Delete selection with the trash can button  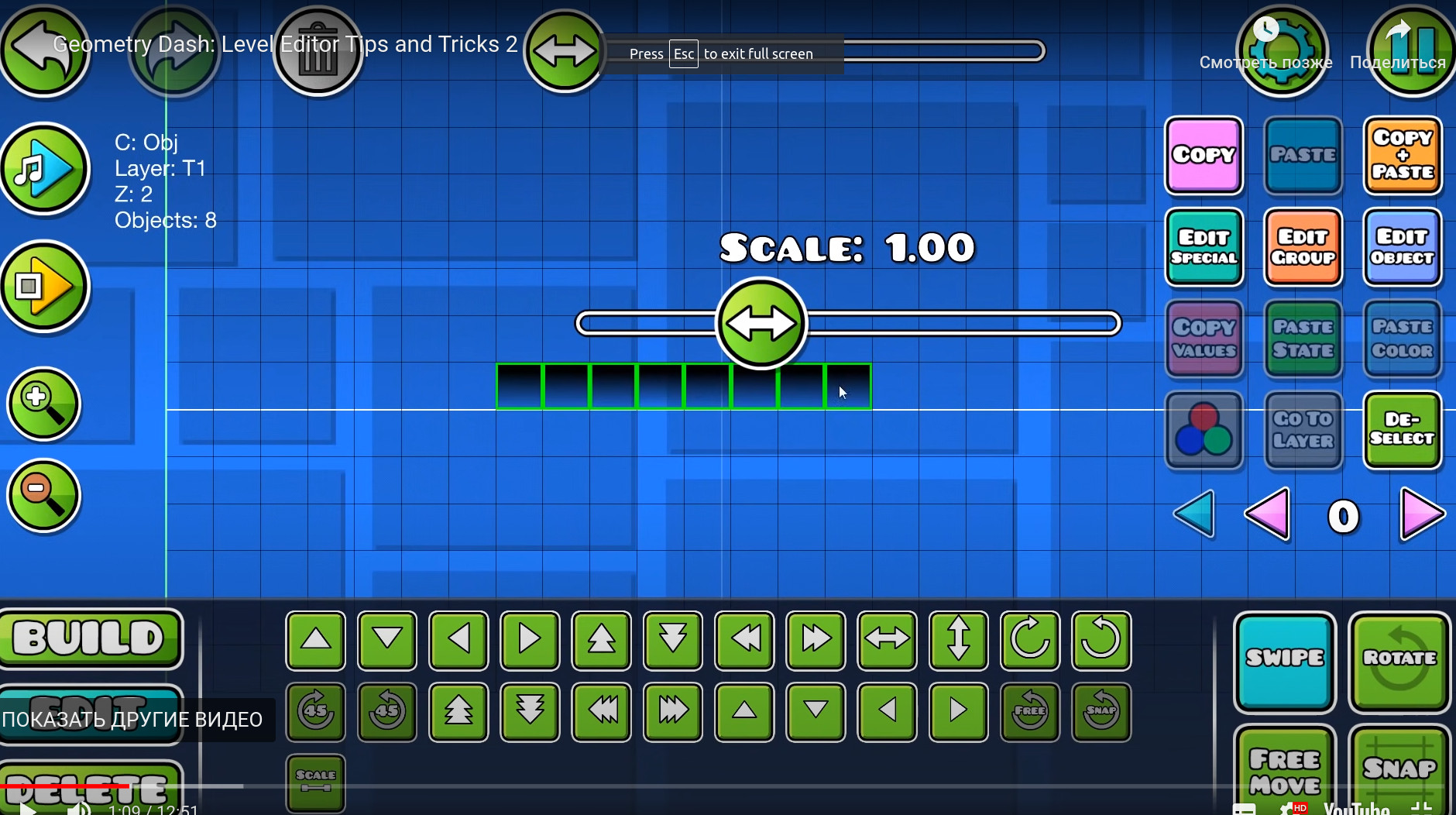click(318, 51)
